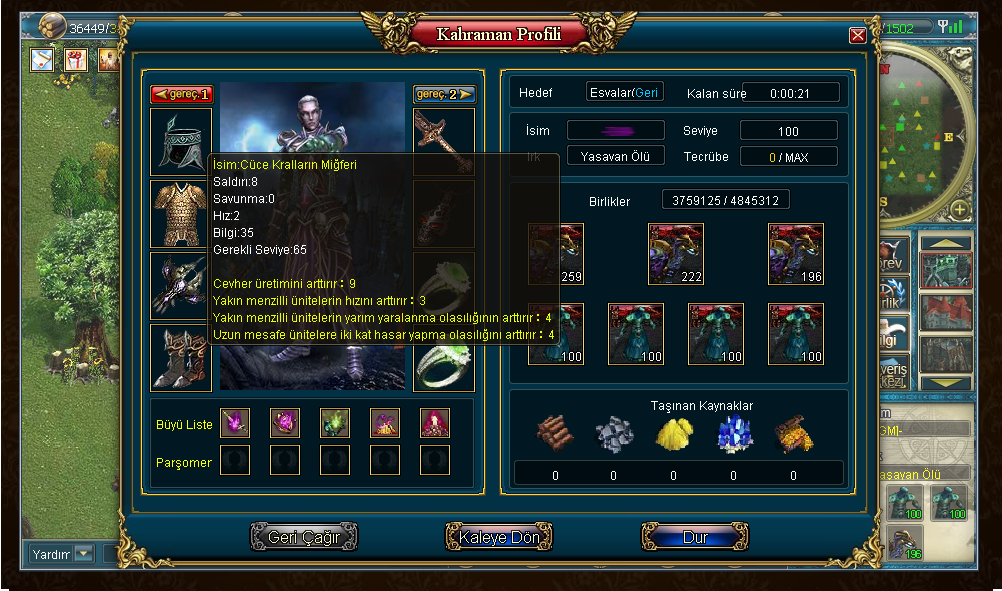Open the scroll icon in the top-left HUD
This screenshot has width=1002, height=591.
coord(42,59)
